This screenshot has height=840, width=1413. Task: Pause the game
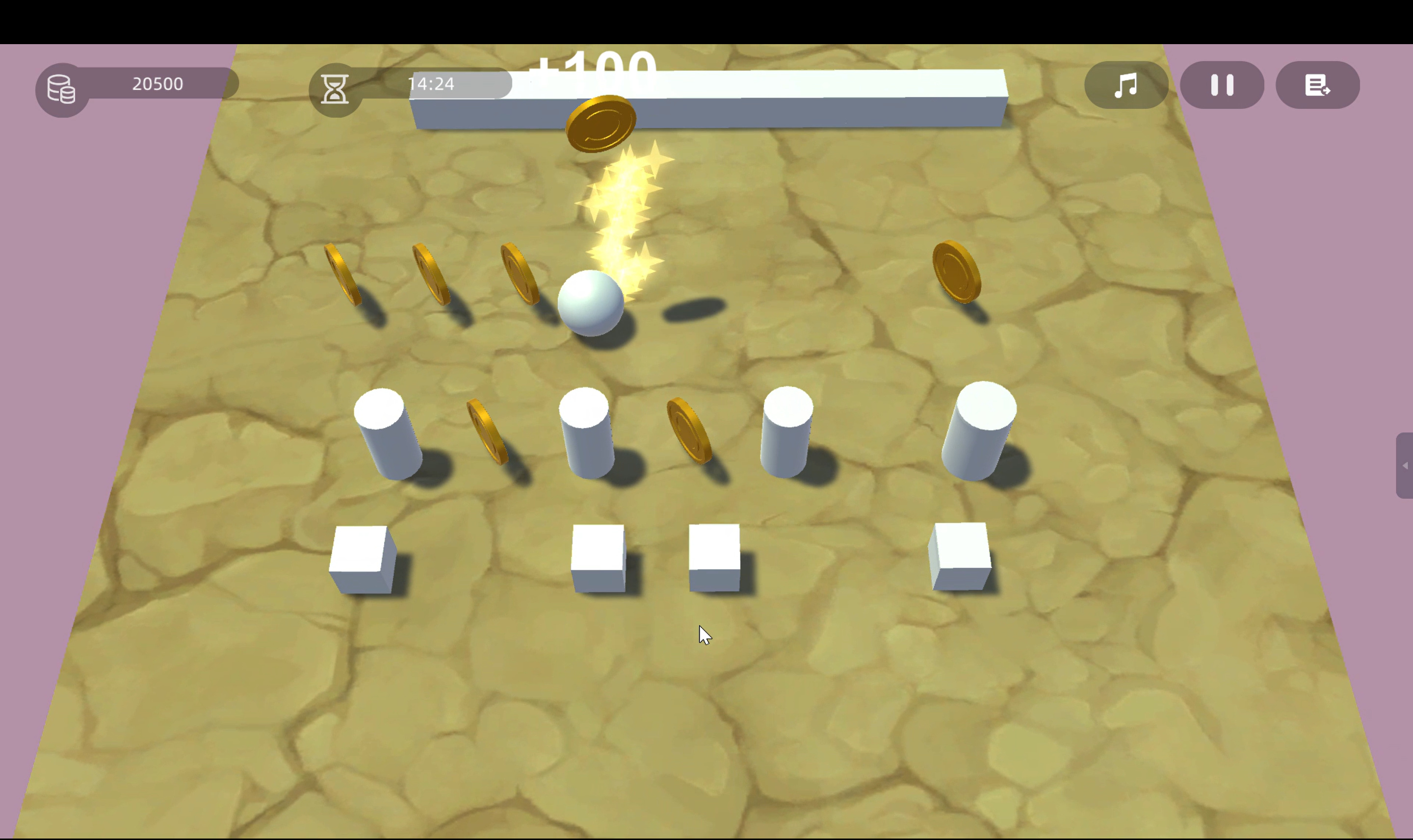(x=1222, y=85)
